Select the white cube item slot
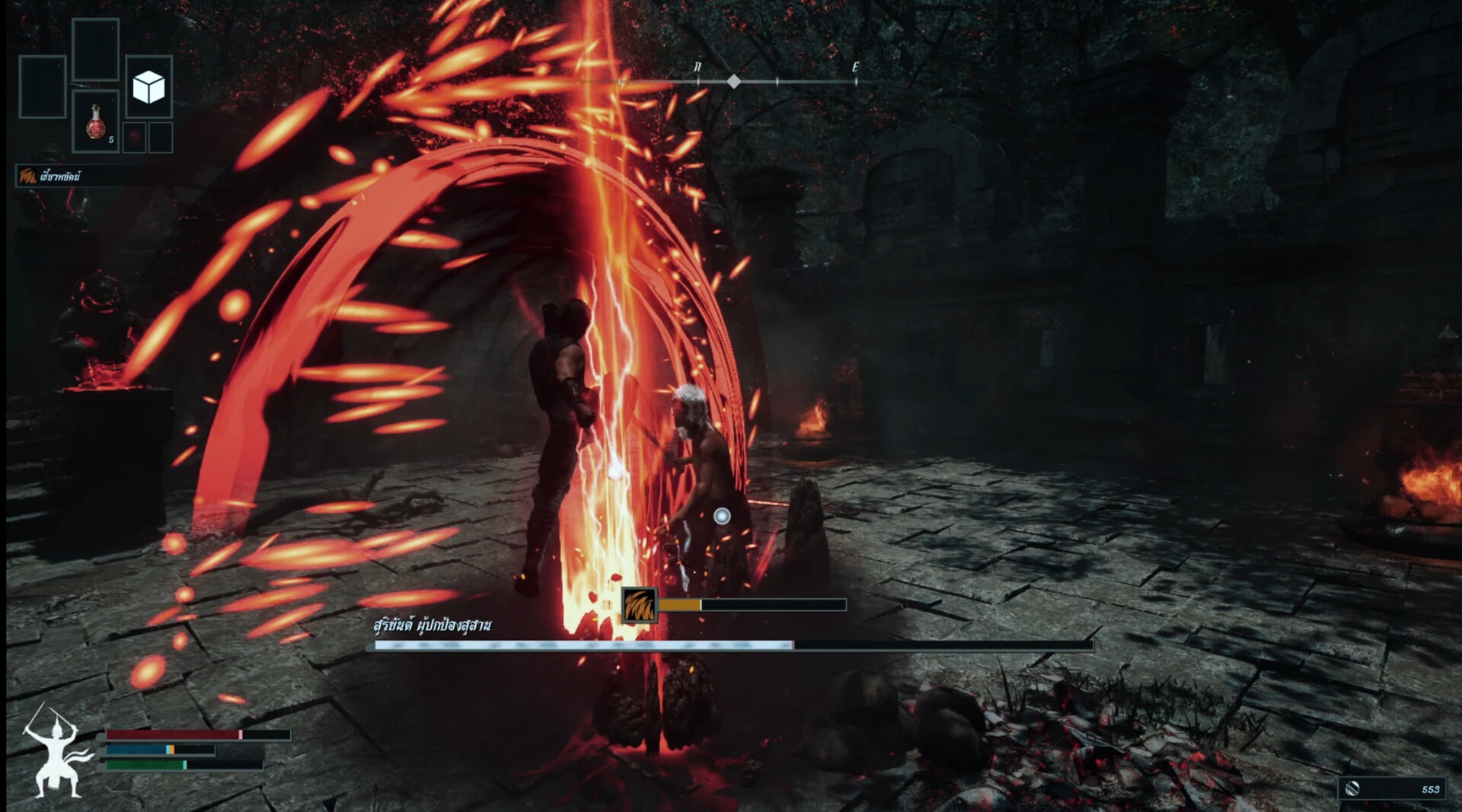Screen dimensions: 1462x812 tap(148, 87)
